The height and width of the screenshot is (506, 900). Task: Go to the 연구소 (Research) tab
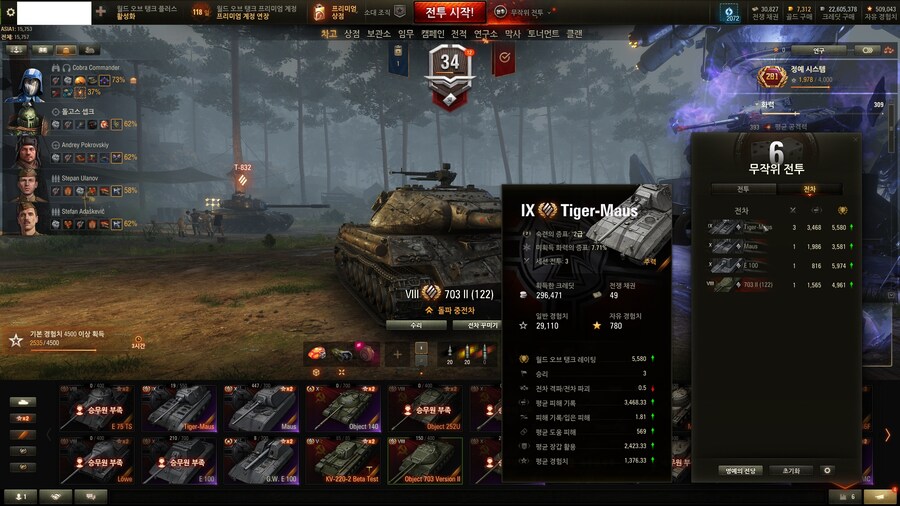[x=485, y=33]
